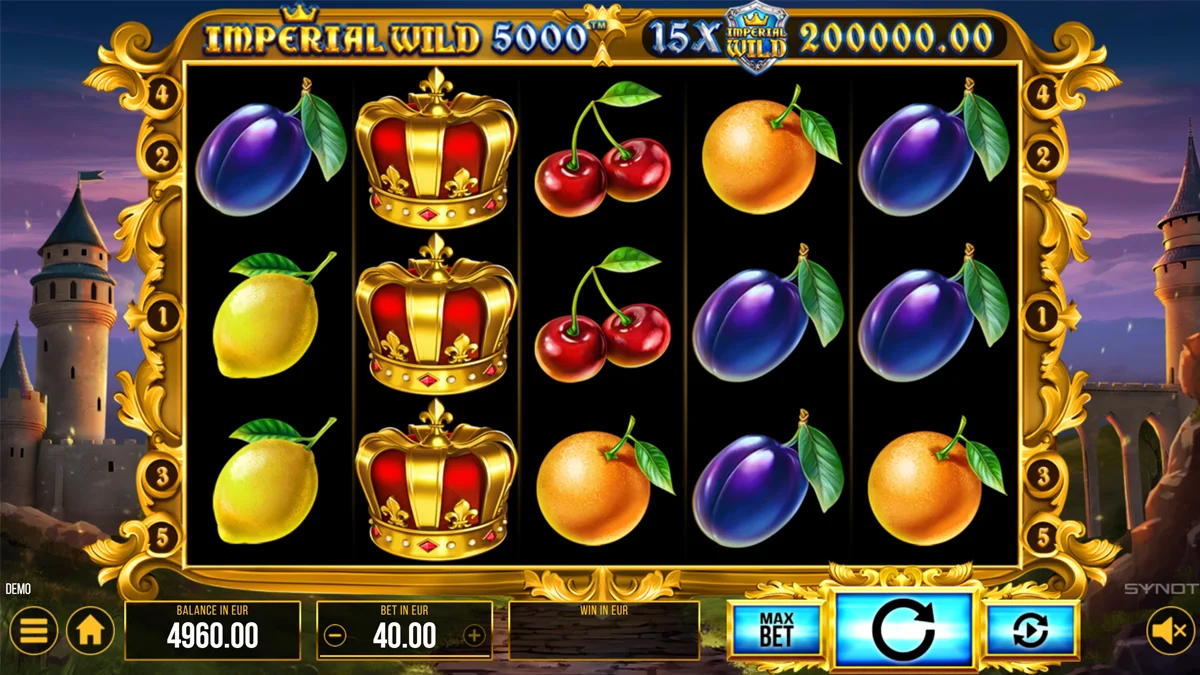Decrease the bet with the minus button
This screenshot has width=1200, height=675.
coord(336,635)
